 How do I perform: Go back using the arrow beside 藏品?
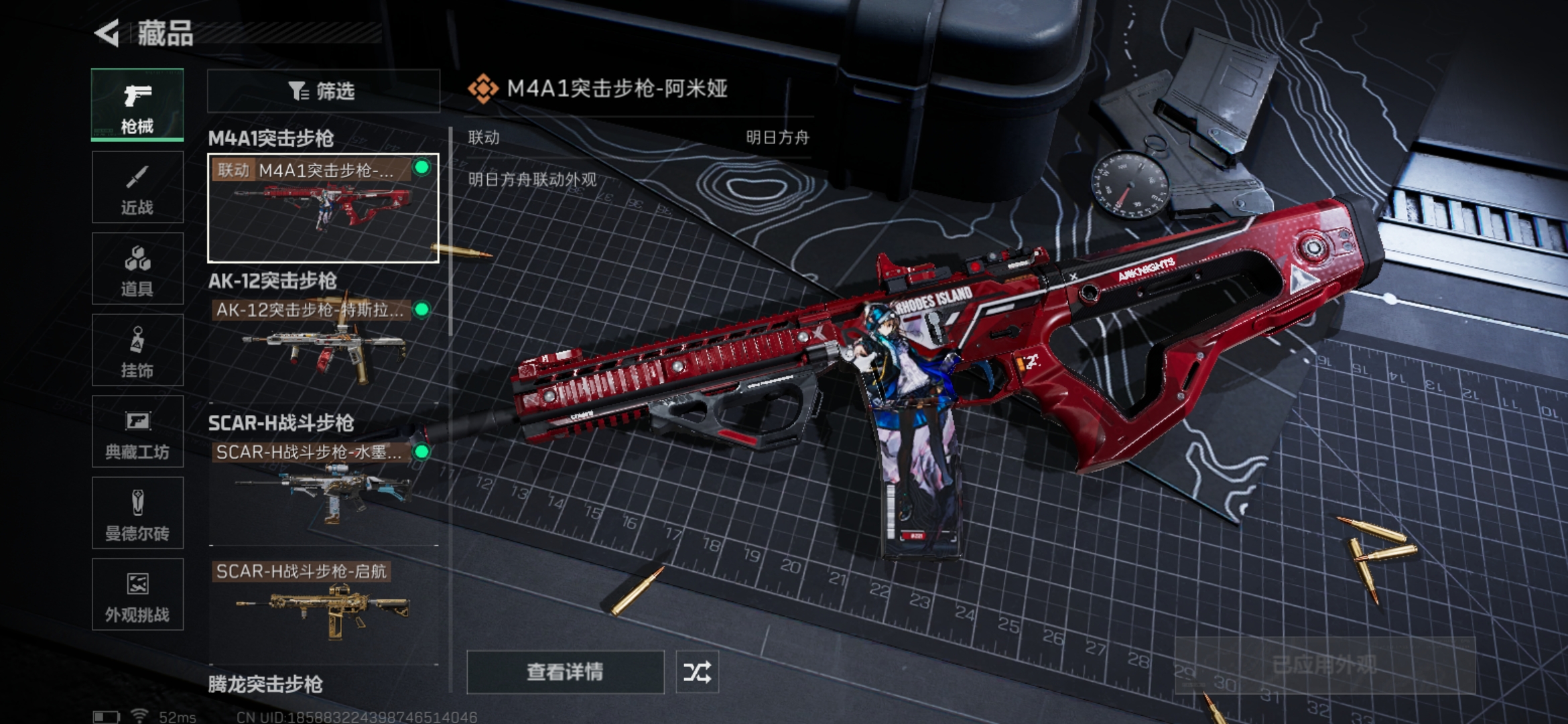pyautogui.click(x=107, y=33)
